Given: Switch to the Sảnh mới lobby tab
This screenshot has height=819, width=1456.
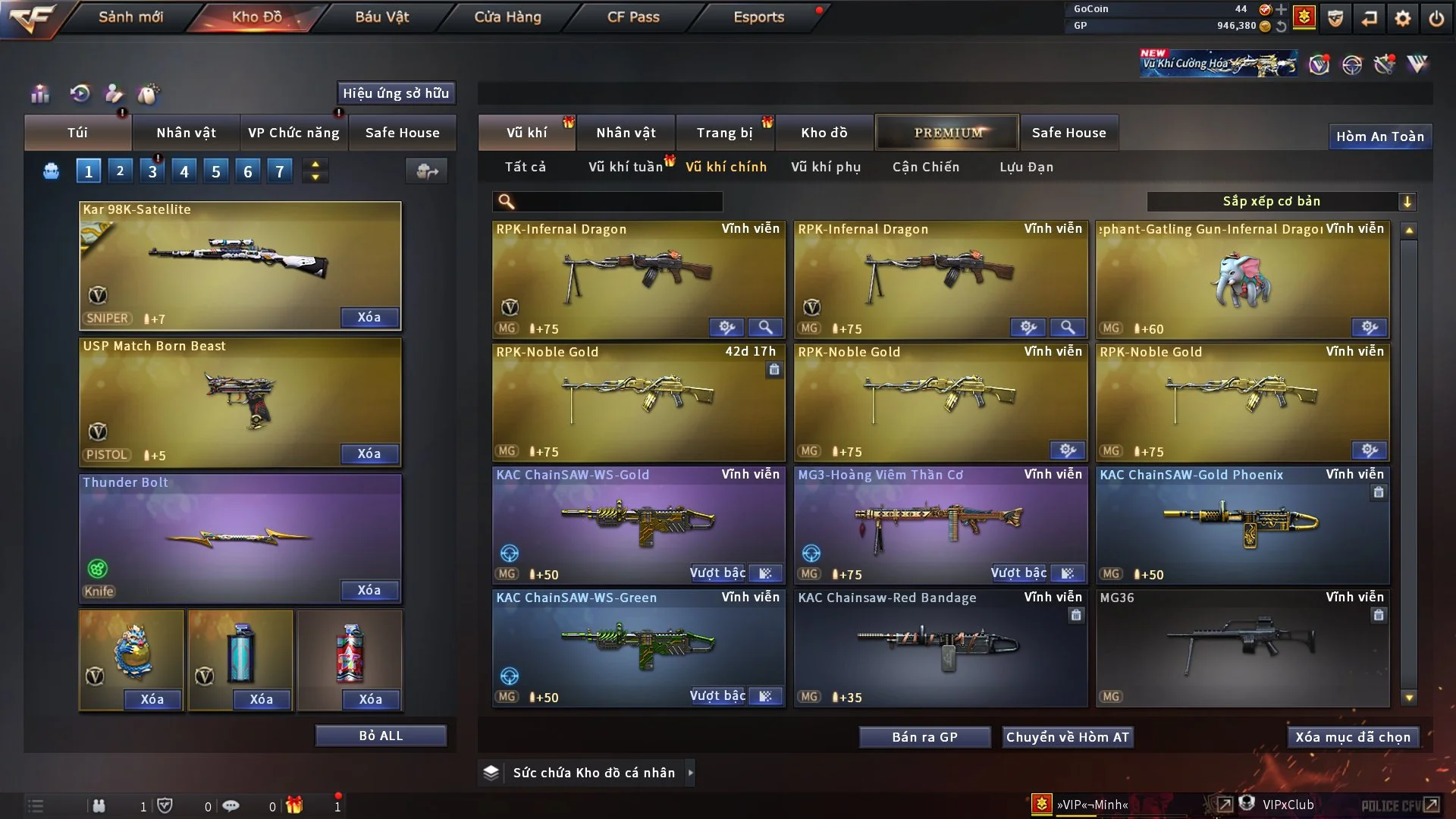Looking at the screenshot, I should pos(130,17).
